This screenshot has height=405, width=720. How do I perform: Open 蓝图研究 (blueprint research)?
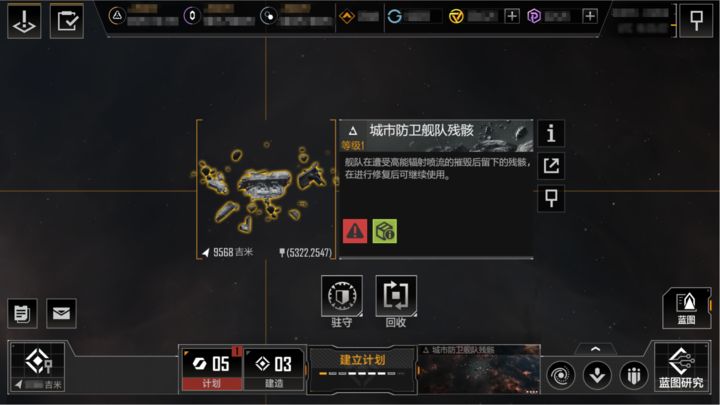681,367
